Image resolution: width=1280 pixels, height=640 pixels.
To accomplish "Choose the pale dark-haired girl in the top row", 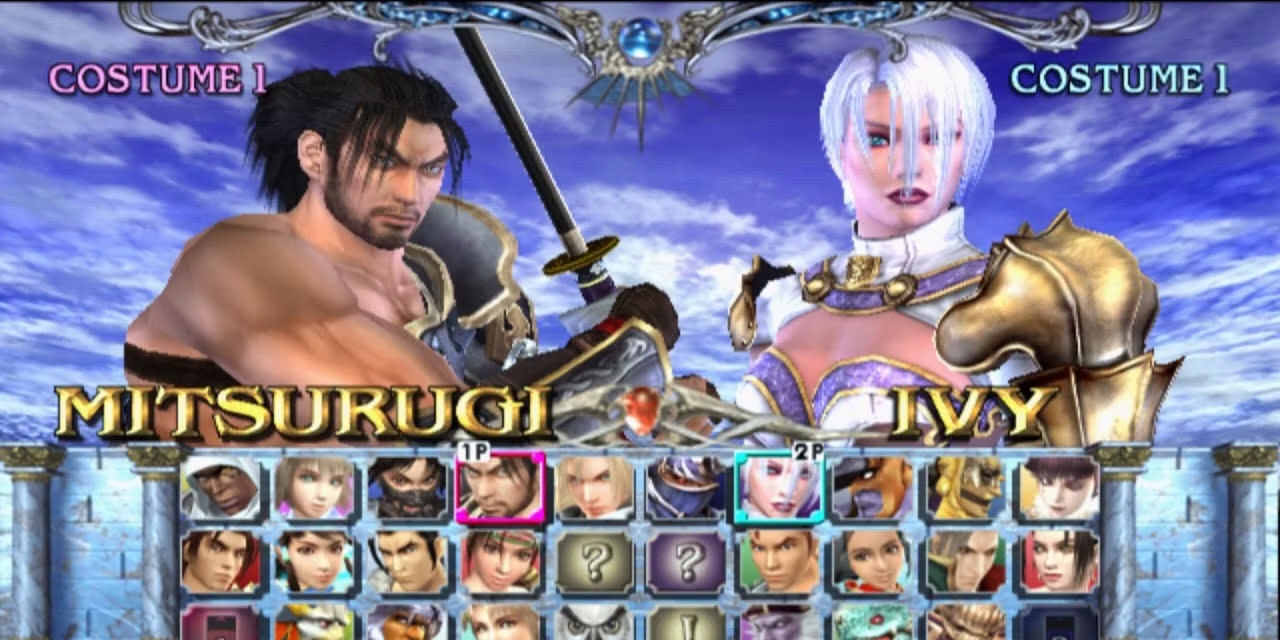I will tap(1058, 488).
